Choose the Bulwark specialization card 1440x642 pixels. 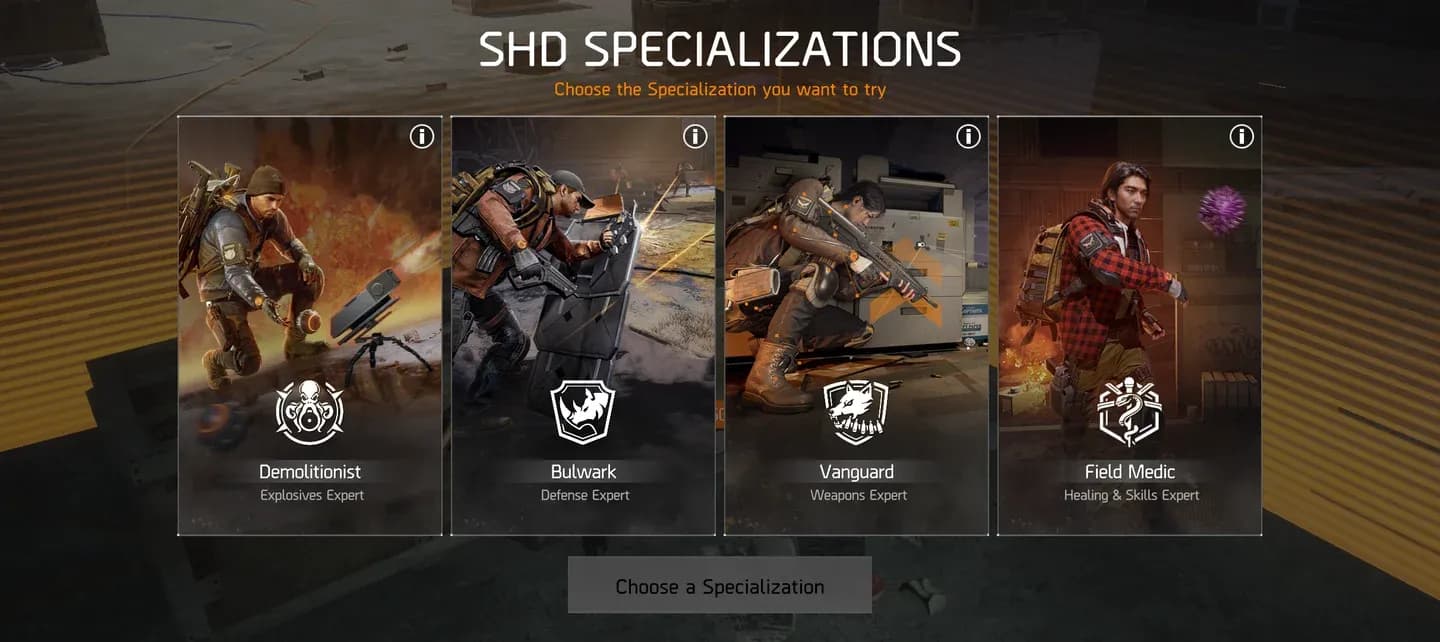[x=583, y=325]
